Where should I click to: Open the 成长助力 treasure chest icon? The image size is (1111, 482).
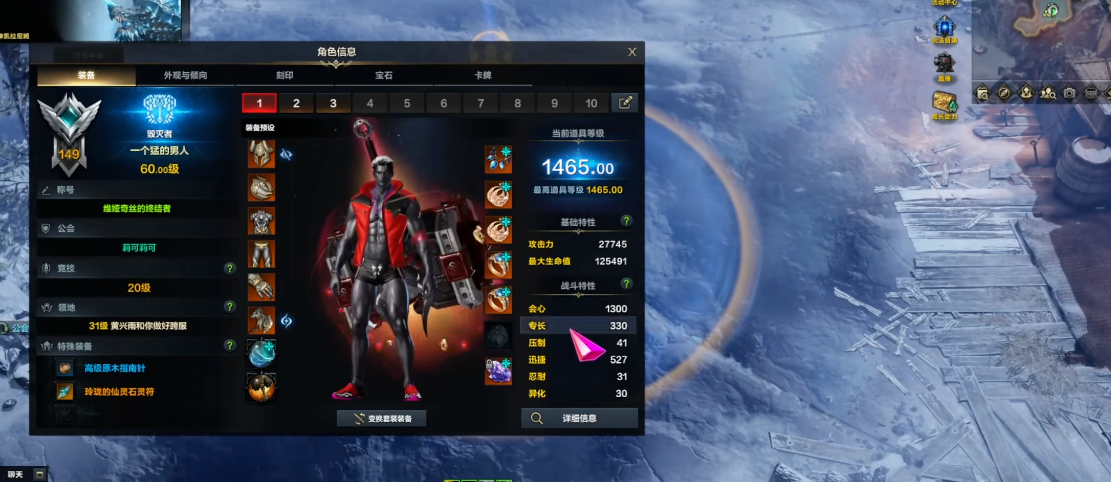945,102
